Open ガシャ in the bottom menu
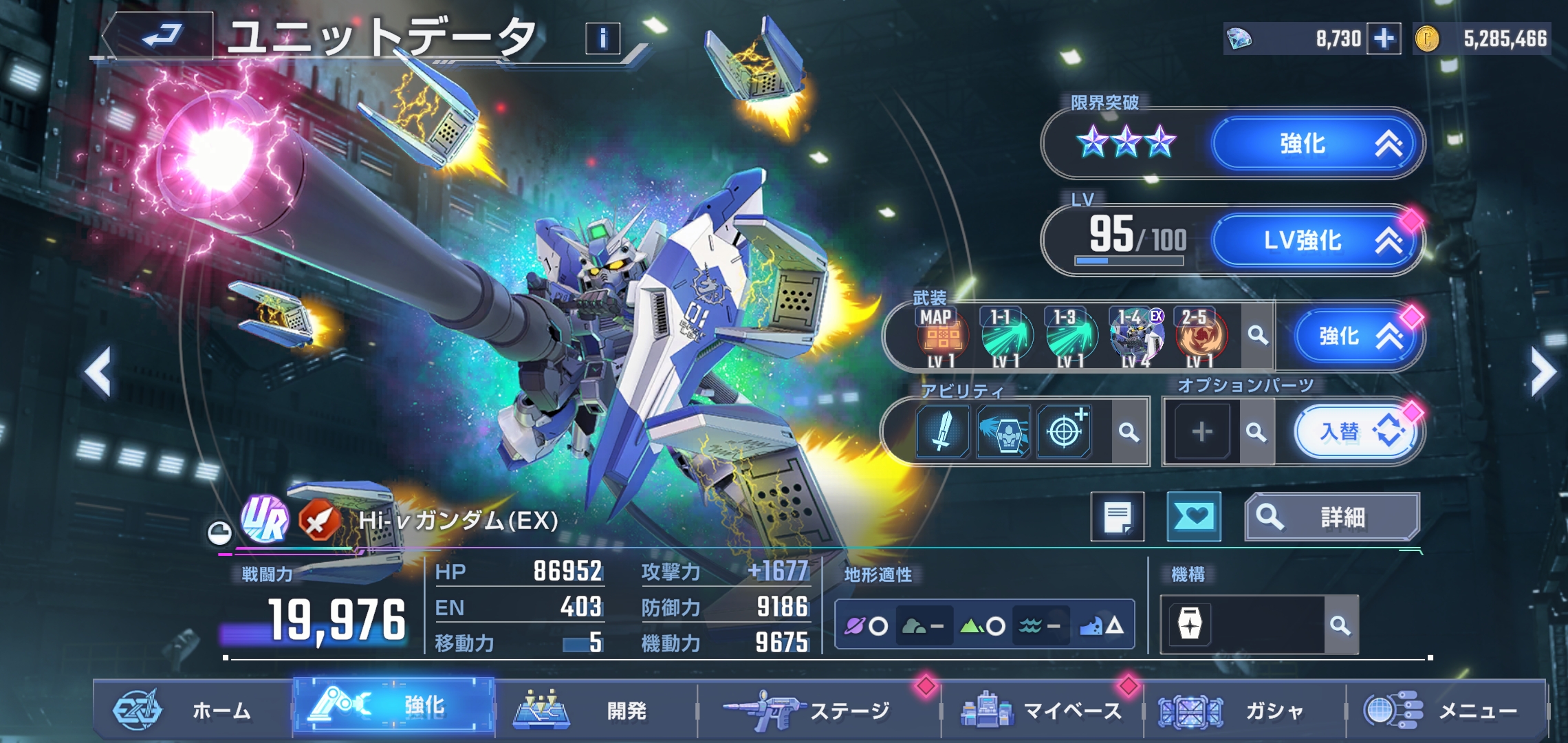 [1245, 710]
